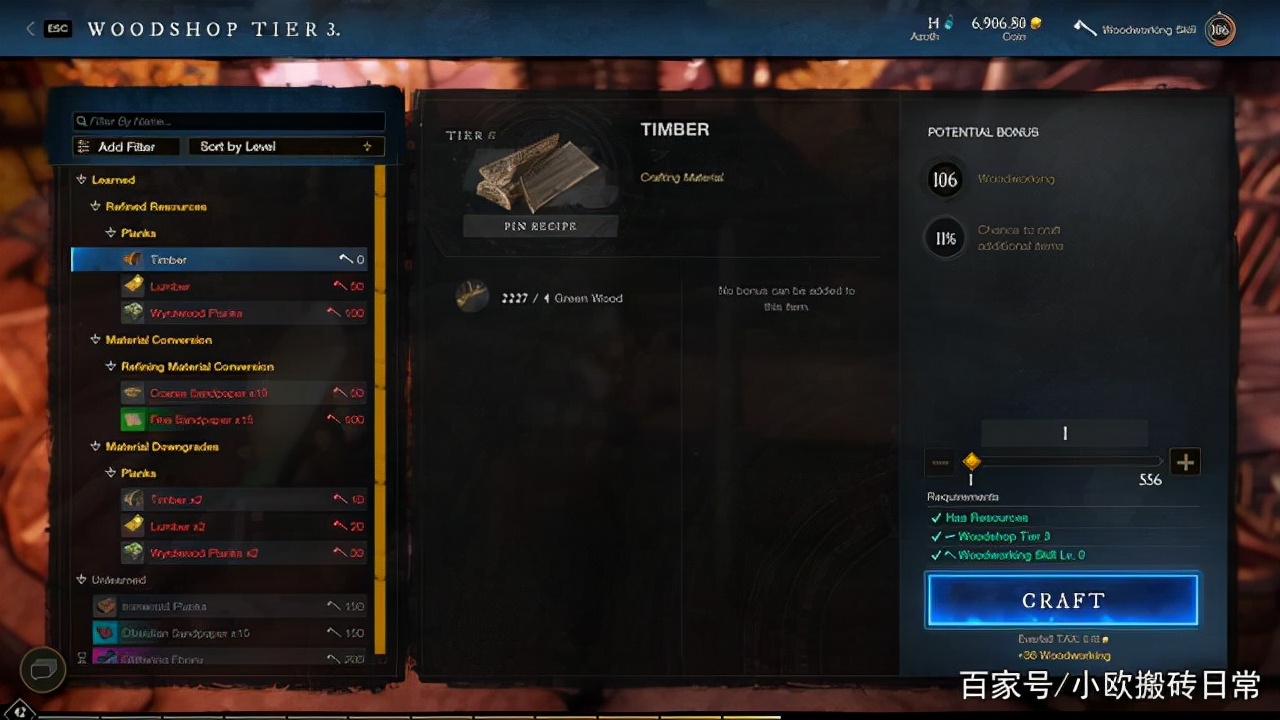Open the chat bubble icon
The width and height of the screenshot is (1280, 720).
point(43,669)
